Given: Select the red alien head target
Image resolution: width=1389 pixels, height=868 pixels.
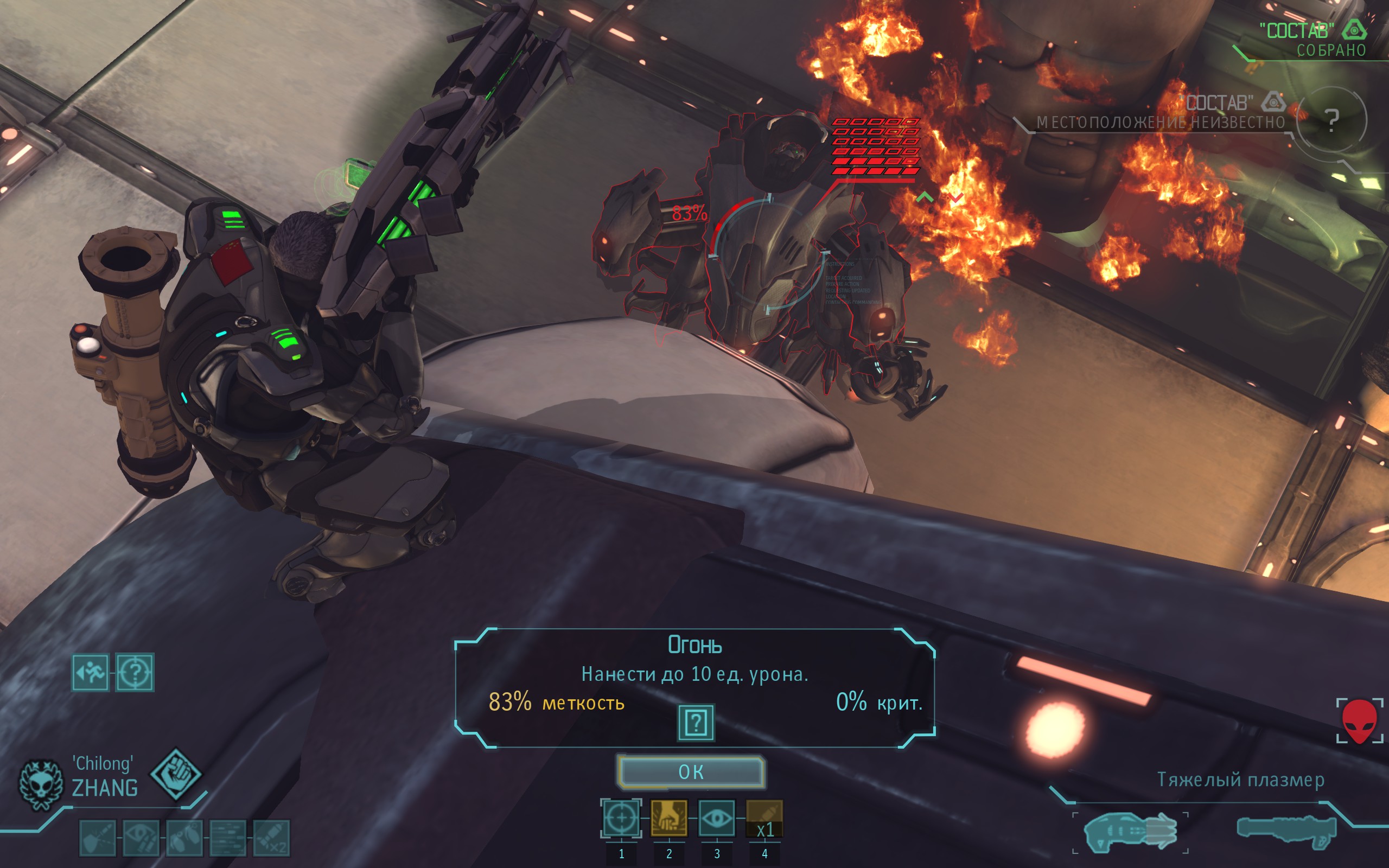Looking at the screenshot, I should pyautogui.click(x=1359, y=721).
